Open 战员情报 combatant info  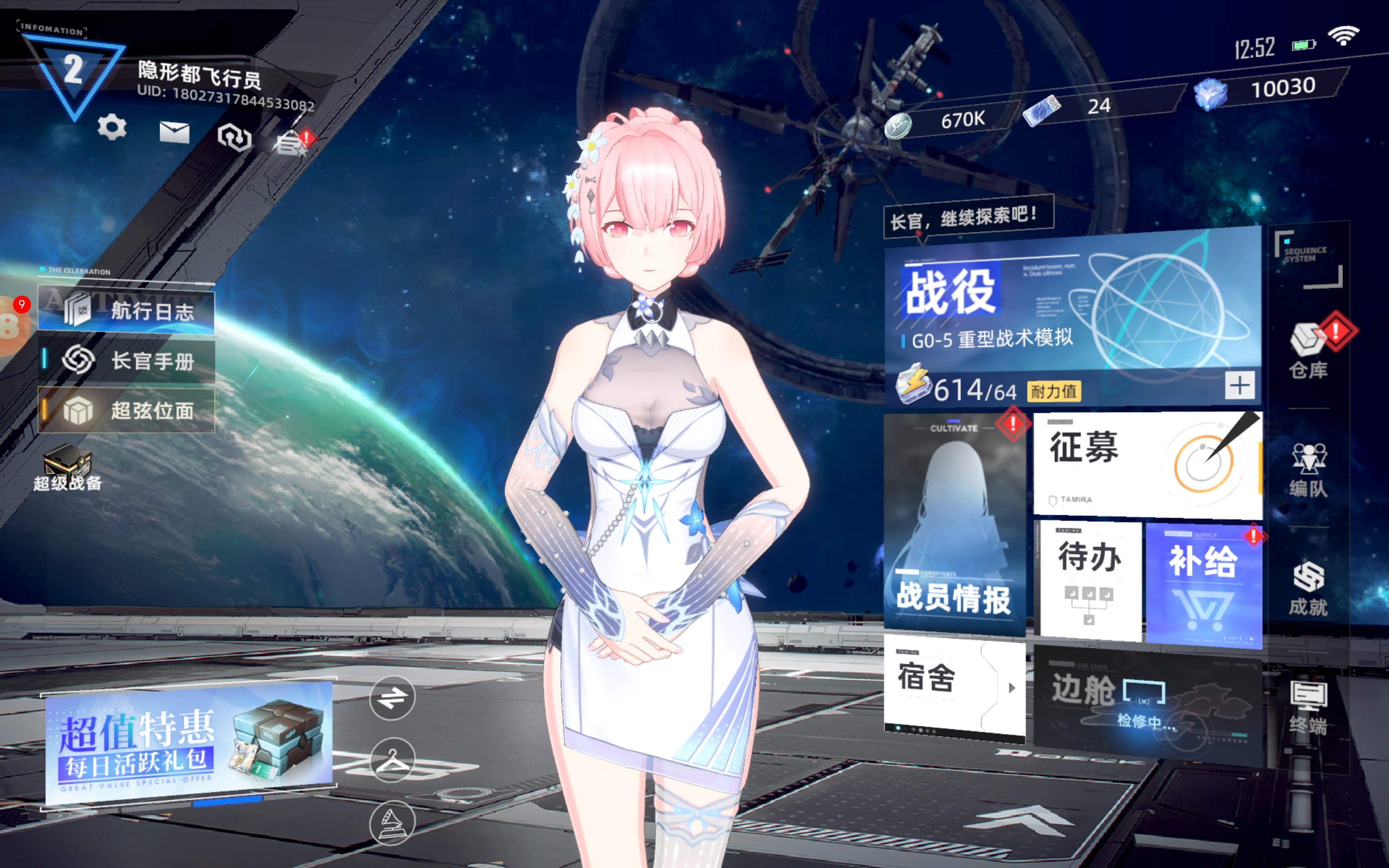954,524
